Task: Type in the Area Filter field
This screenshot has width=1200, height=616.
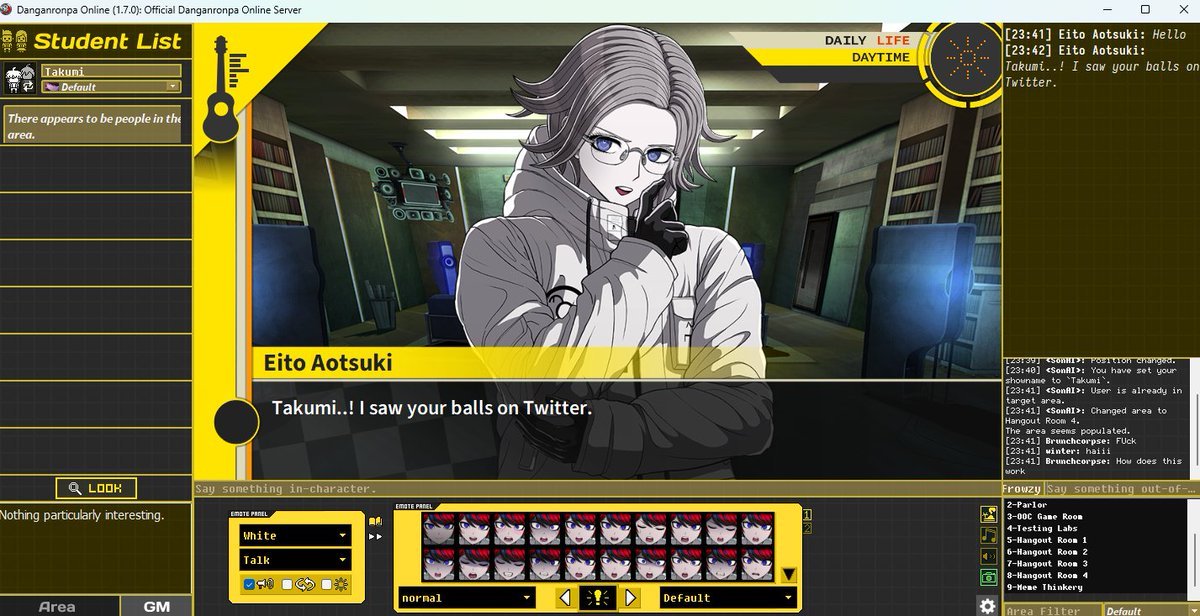Action: (1050, 610)
